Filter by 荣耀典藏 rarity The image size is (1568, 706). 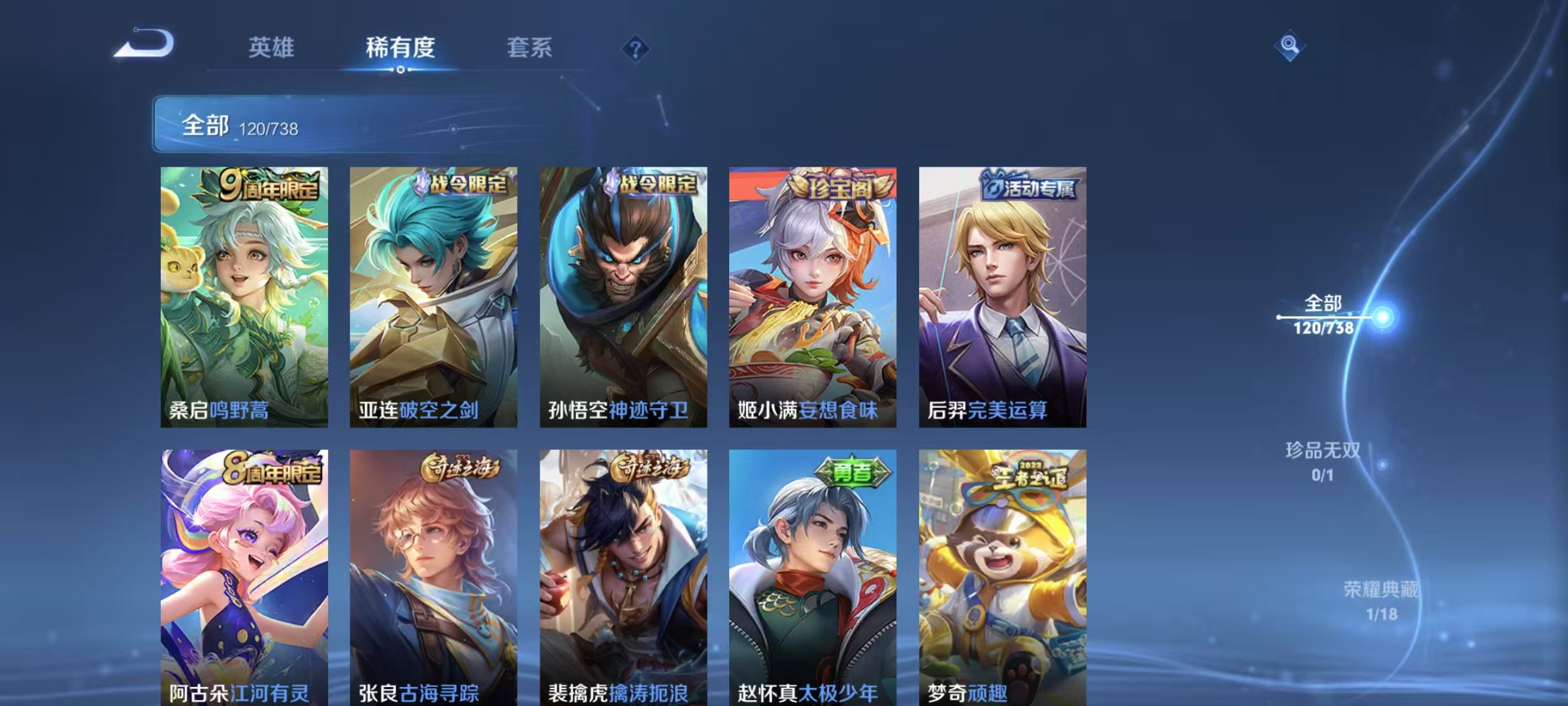[1381, 601]
